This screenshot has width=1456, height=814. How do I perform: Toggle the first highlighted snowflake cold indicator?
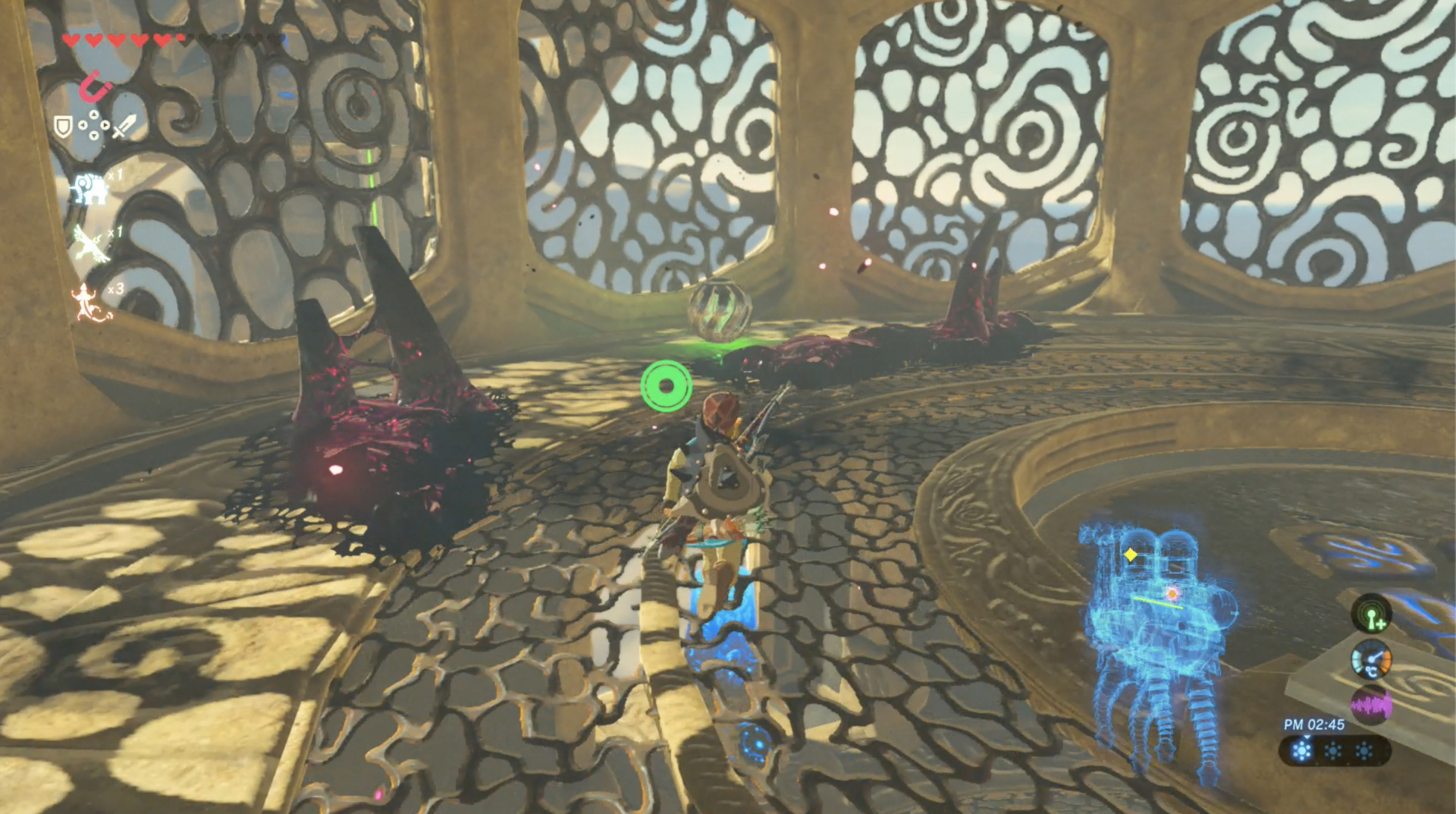1301,750
